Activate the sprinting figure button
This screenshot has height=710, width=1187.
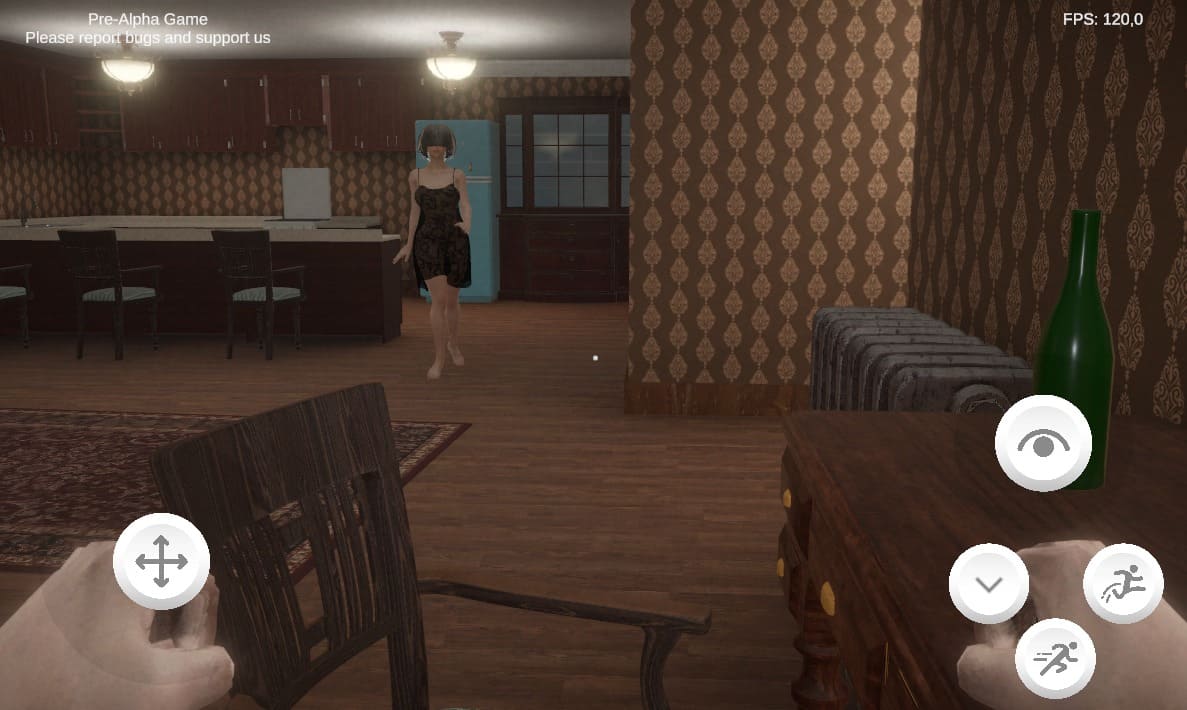[x=1055, y=658]
